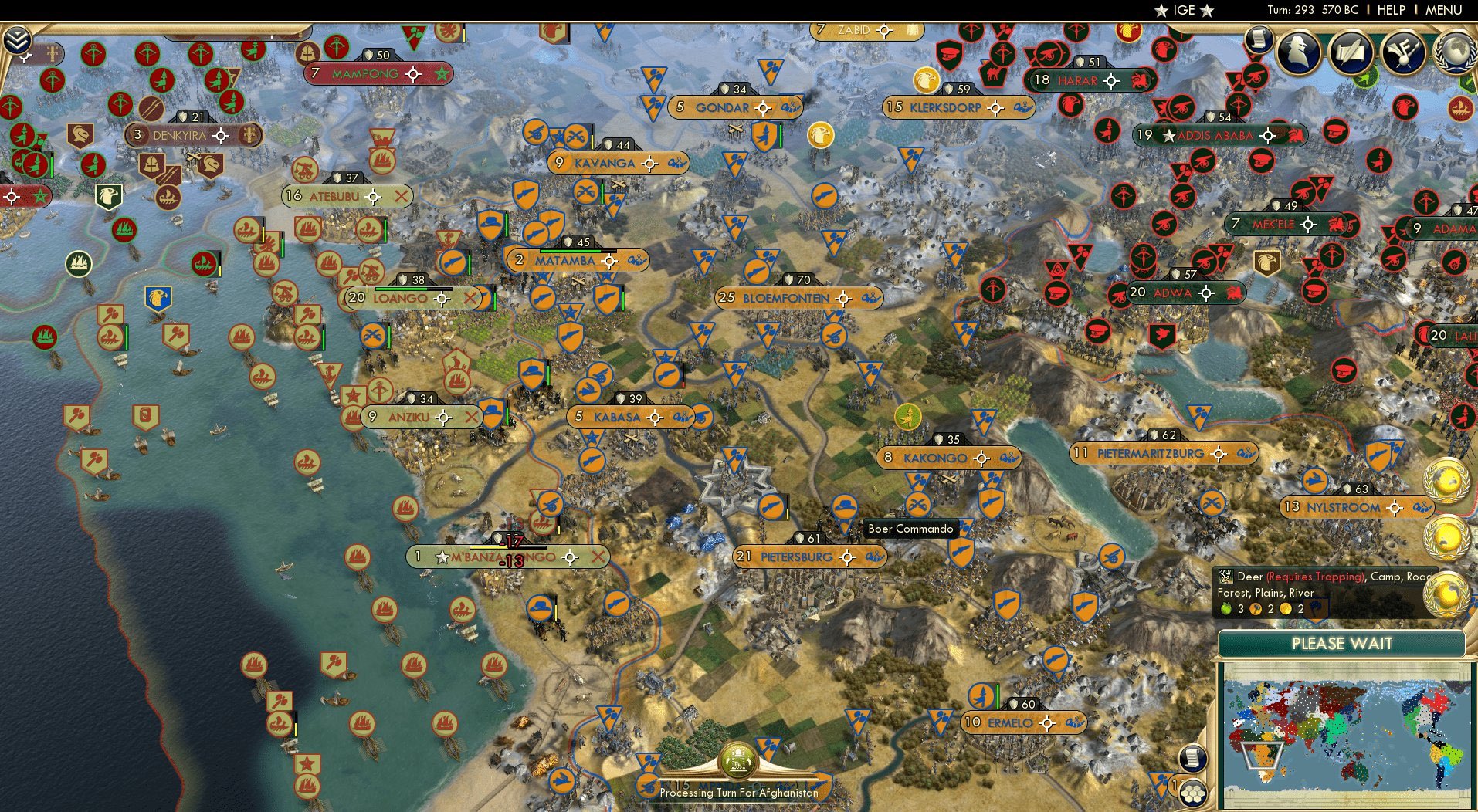Open the Espionage overview spy icon
The height and width of the screenshot is (812, 1478).
click(1297, 52)
